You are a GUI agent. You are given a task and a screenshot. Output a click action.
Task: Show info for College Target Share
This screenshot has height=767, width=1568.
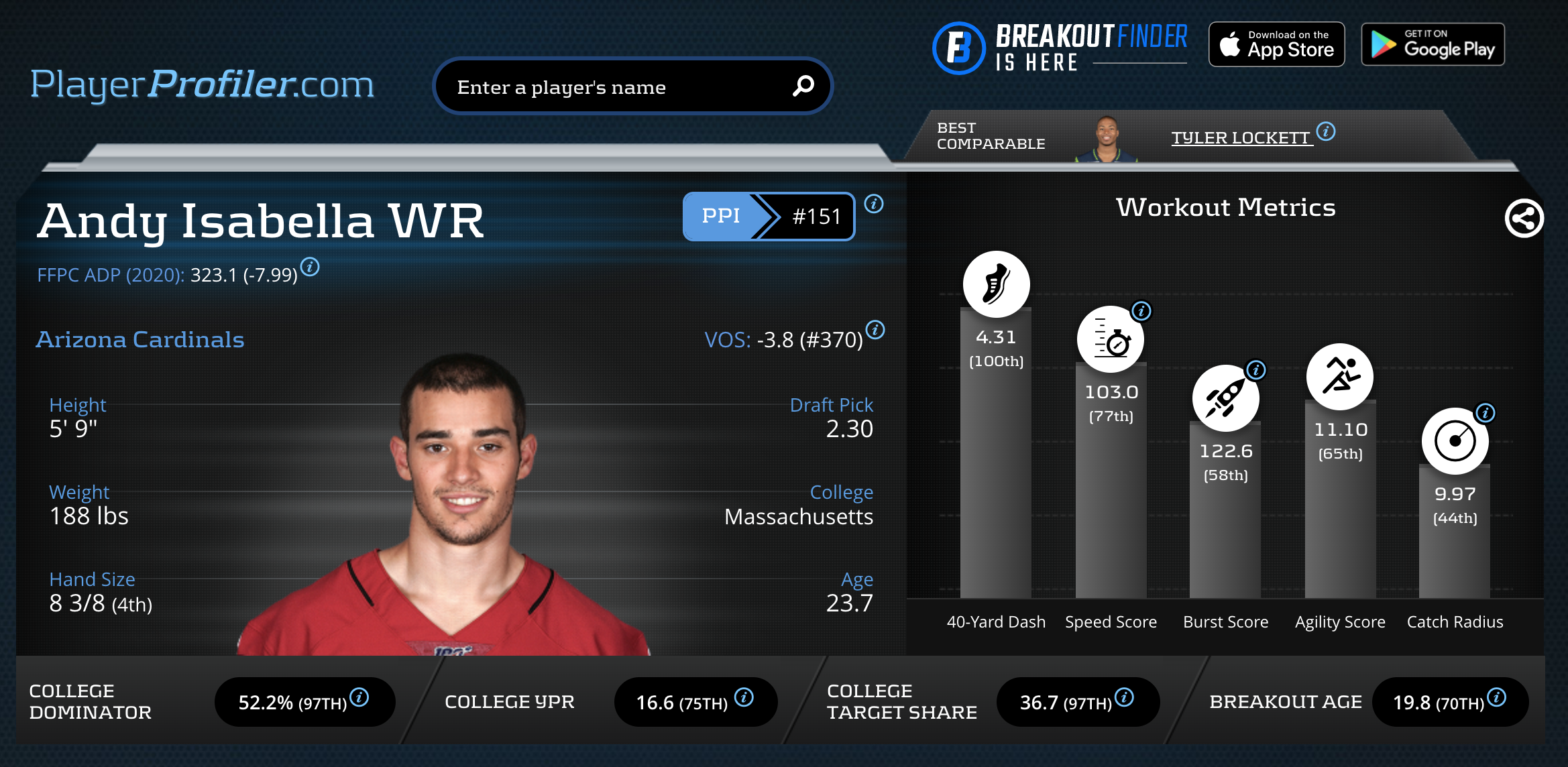[1125, 697]
